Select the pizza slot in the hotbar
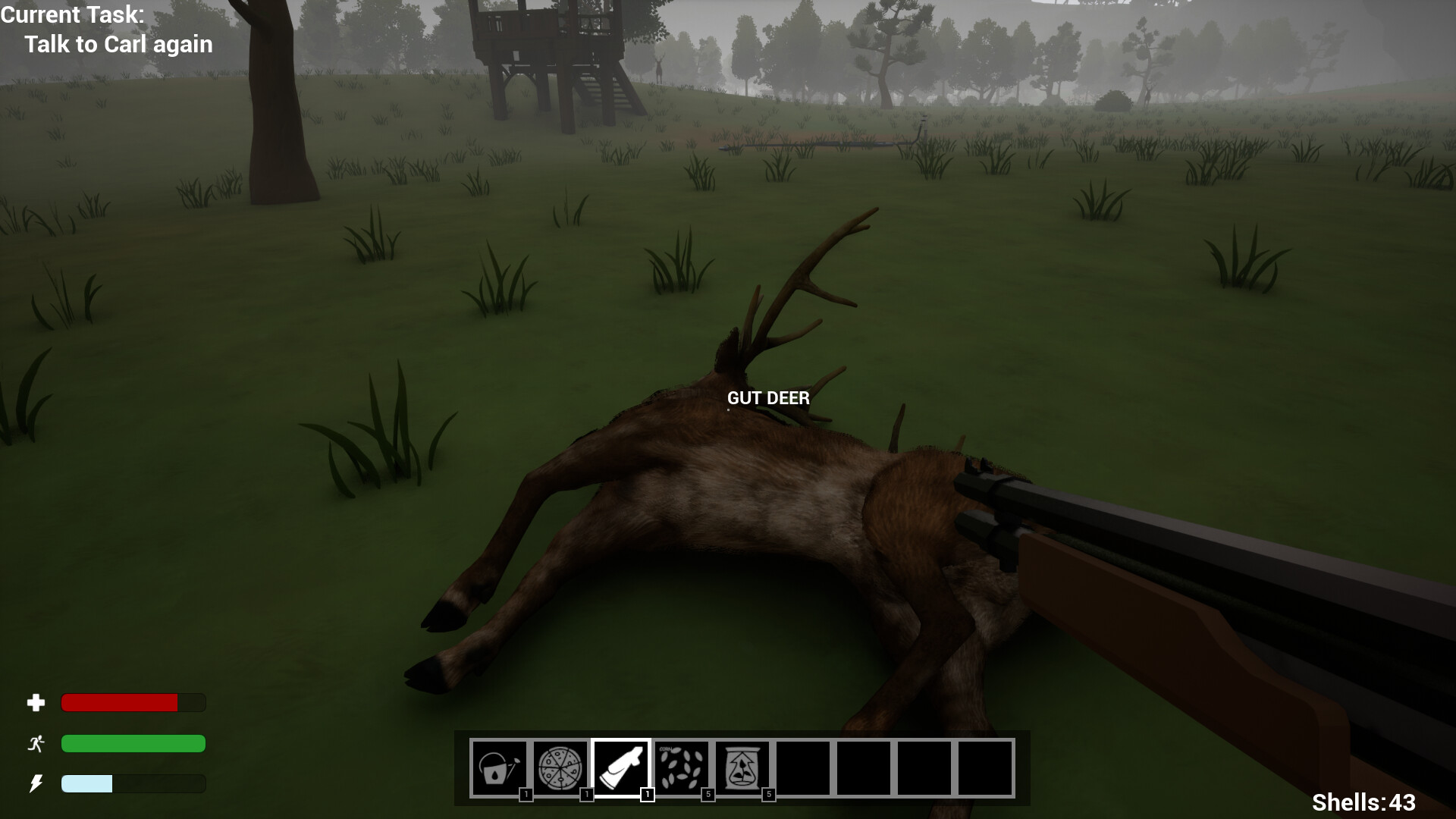1456x819 pixels. pyautogui.click(x=560, y=767)
